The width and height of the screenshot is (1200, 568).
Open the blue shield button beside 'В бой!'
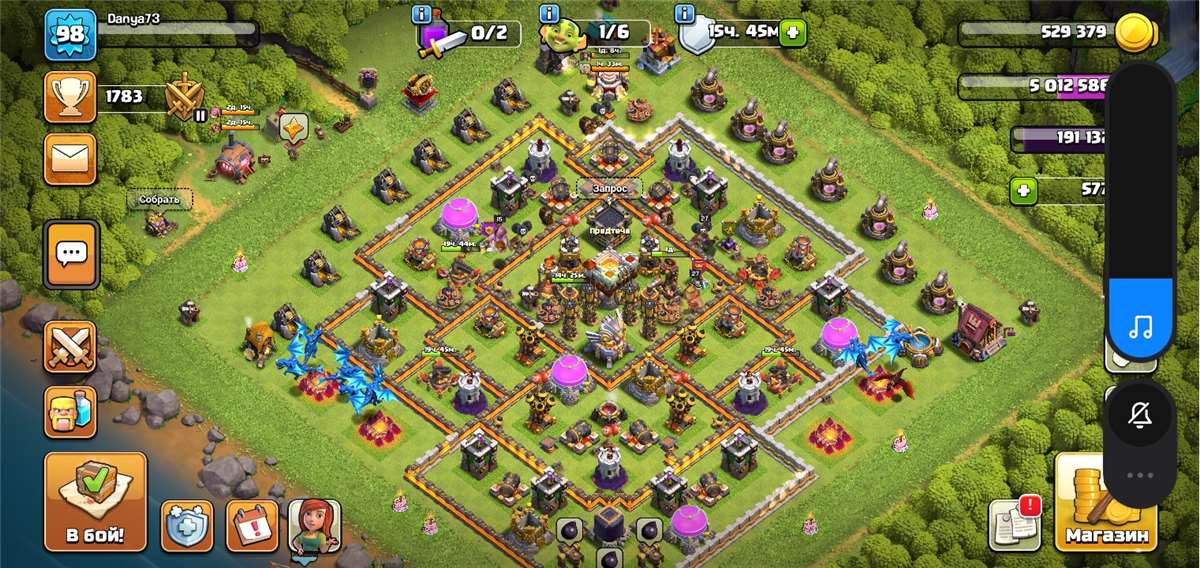187,525
